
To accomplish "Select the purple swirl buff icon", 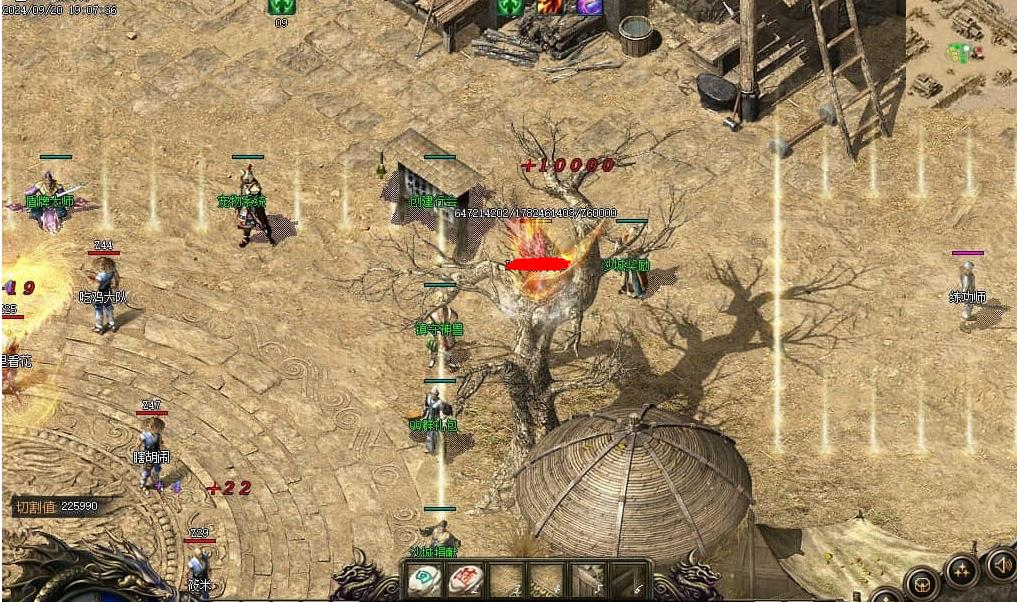I will (589, 7).
